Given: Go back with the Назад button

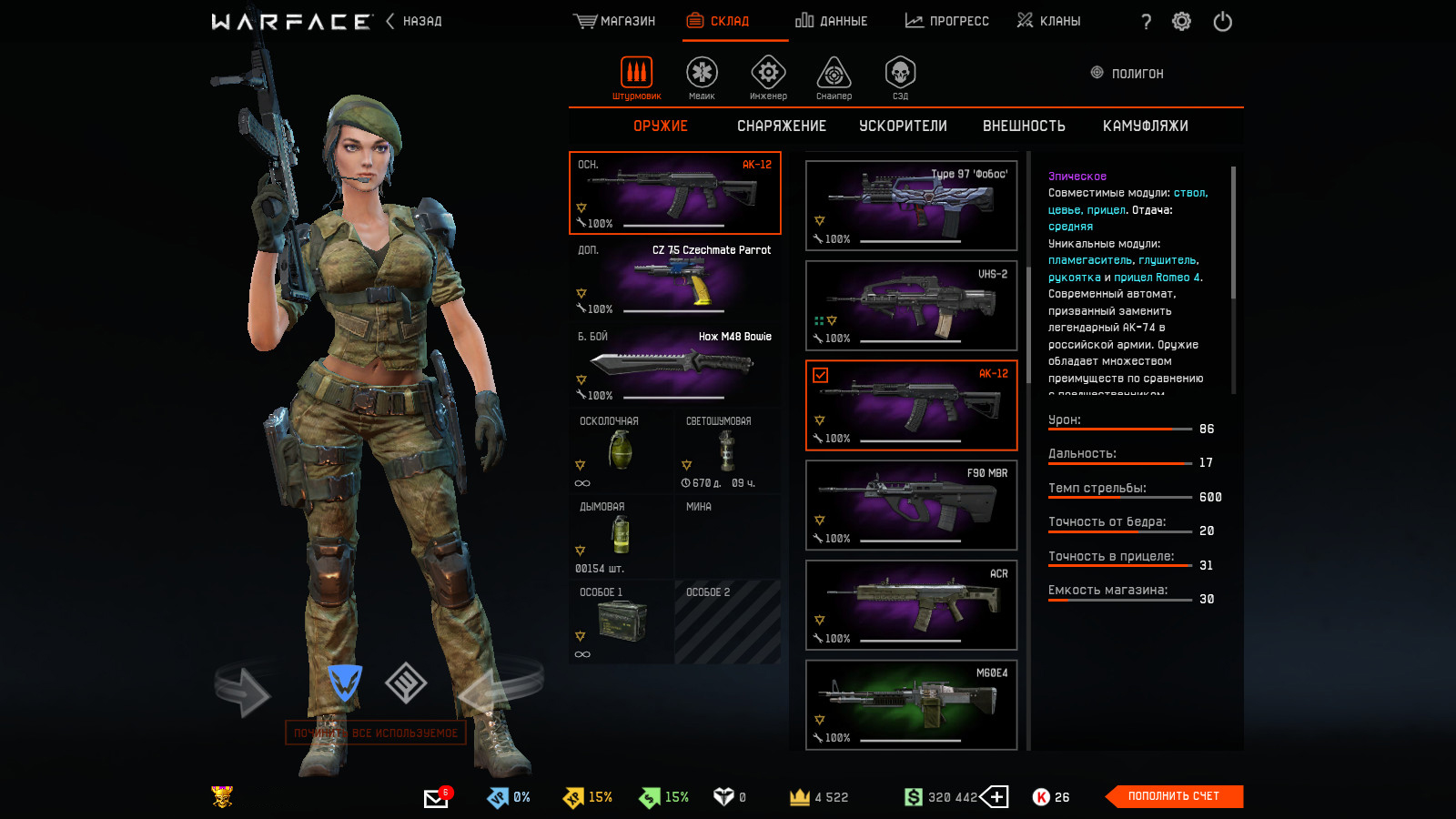Looking at the screenshot, I should point(414,21).
